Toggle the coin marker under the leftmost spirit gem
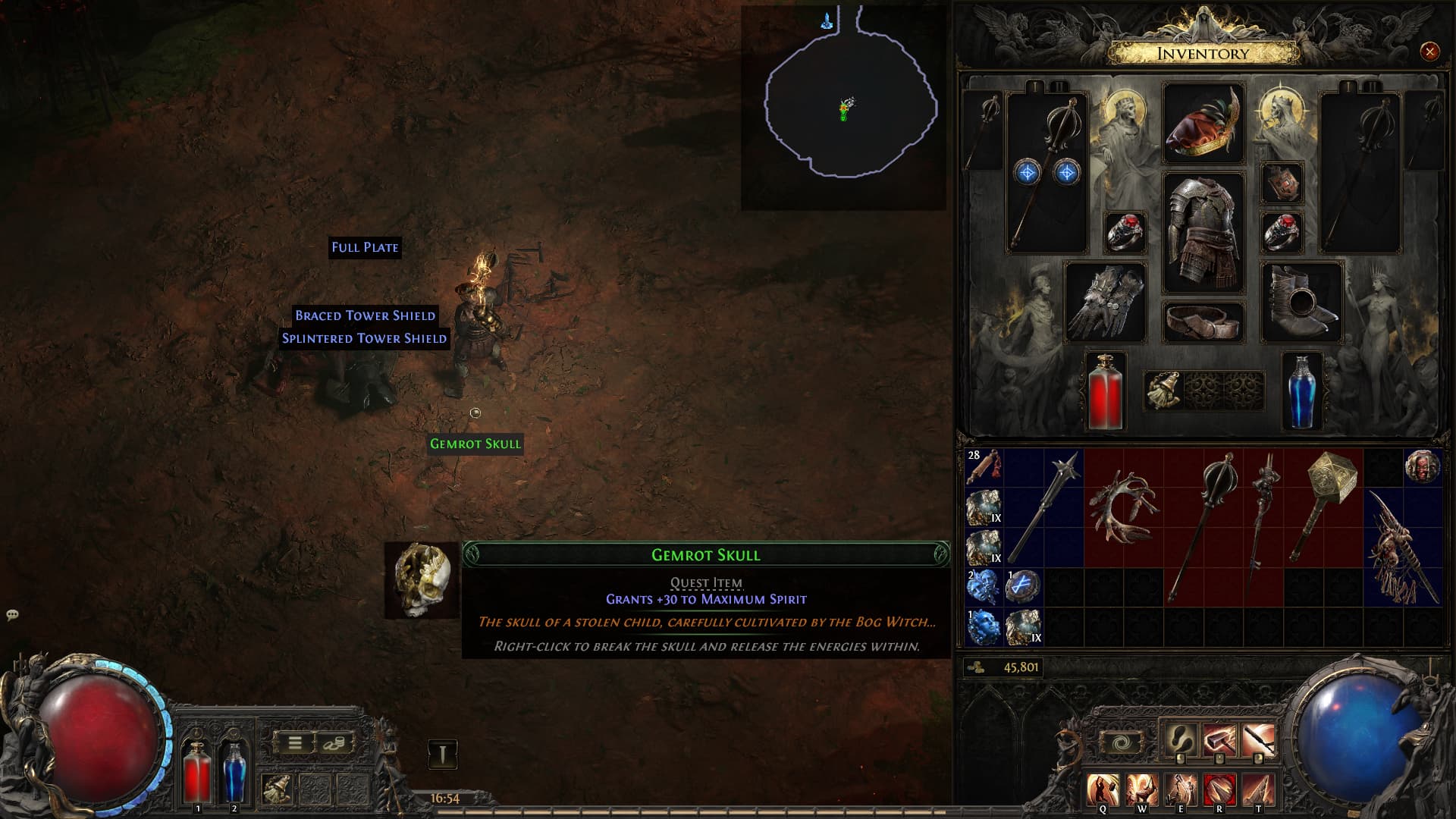1456x819 pixels. pos(1180,759)
